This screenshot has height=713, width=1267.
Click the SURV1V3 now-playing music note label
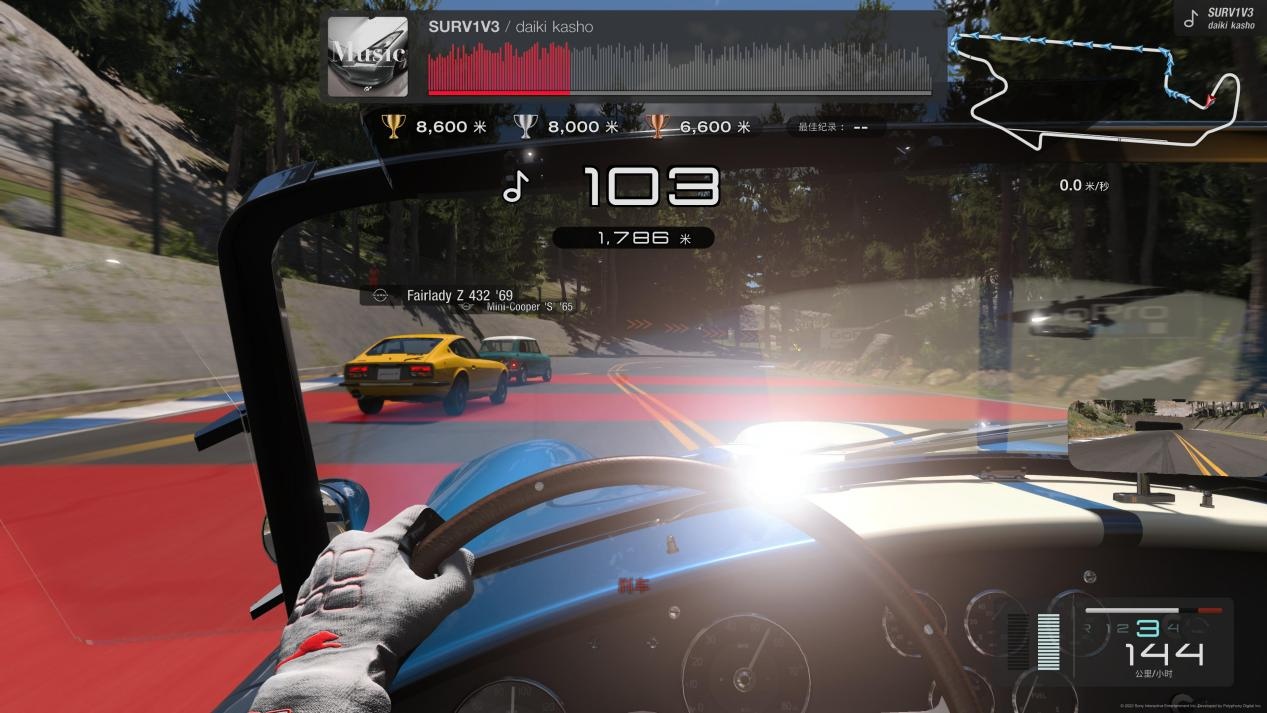point(1218,18)
